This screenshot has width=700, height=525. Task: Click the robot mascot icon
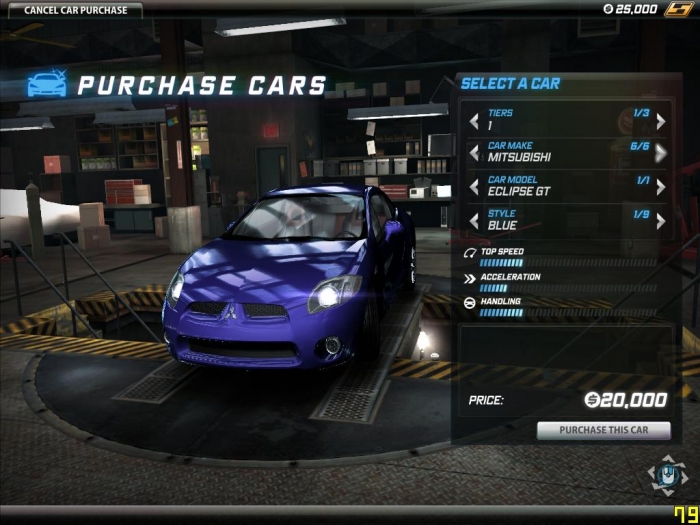coord(664,475)
